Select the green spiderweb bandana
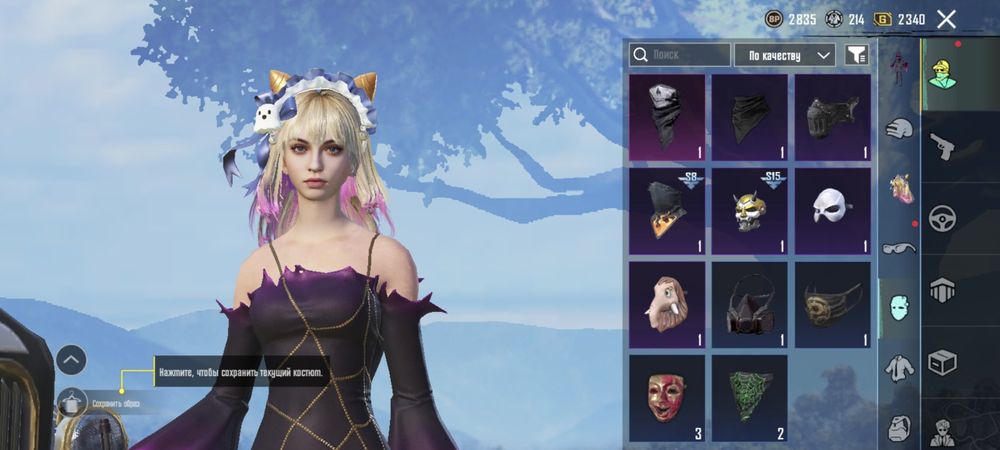 pyautogui.click(x=749, y=398)
